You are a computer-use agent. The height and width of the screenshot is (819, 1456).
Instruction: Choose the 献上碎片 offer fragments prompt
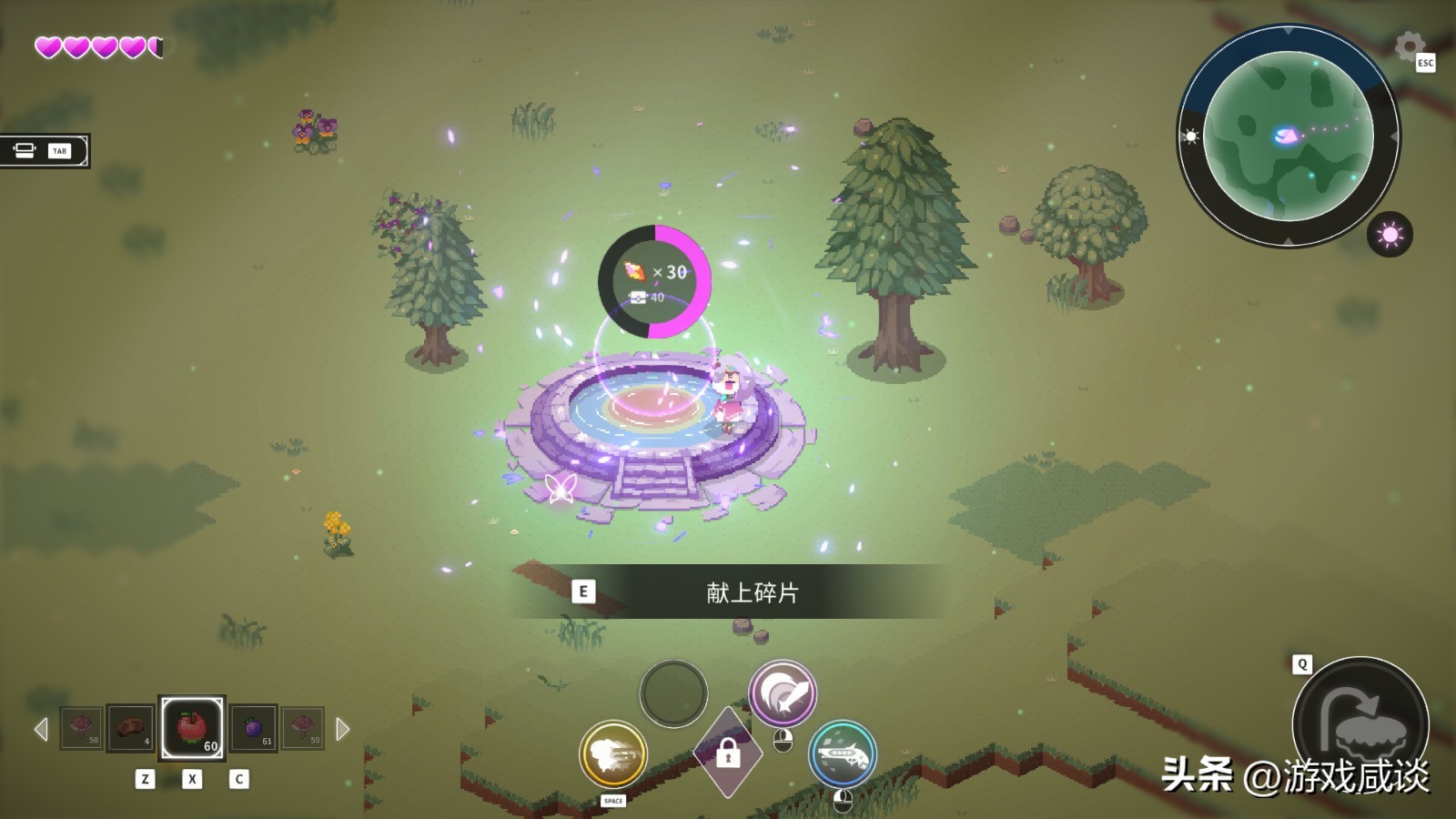(728, 592)
